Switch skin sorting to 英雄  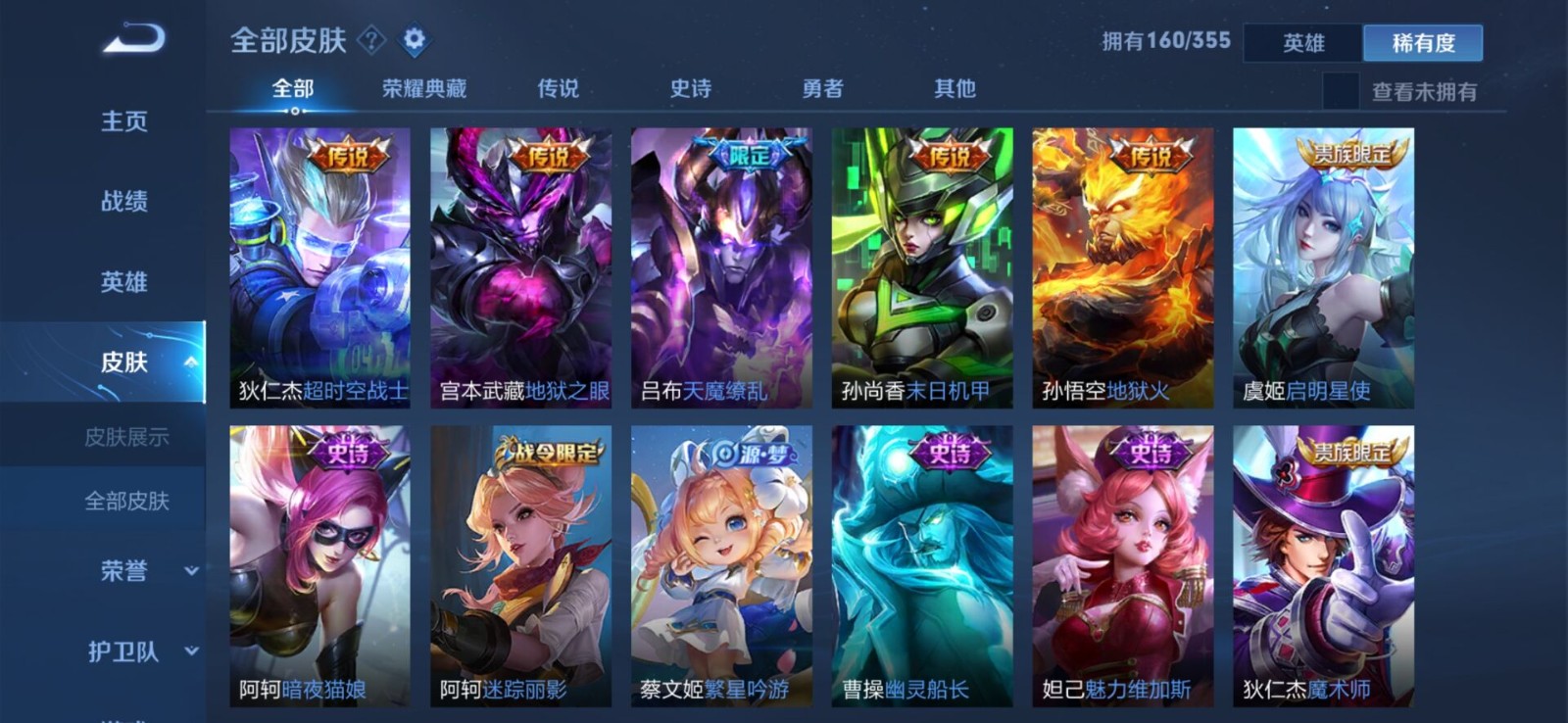coord(1303,43)
